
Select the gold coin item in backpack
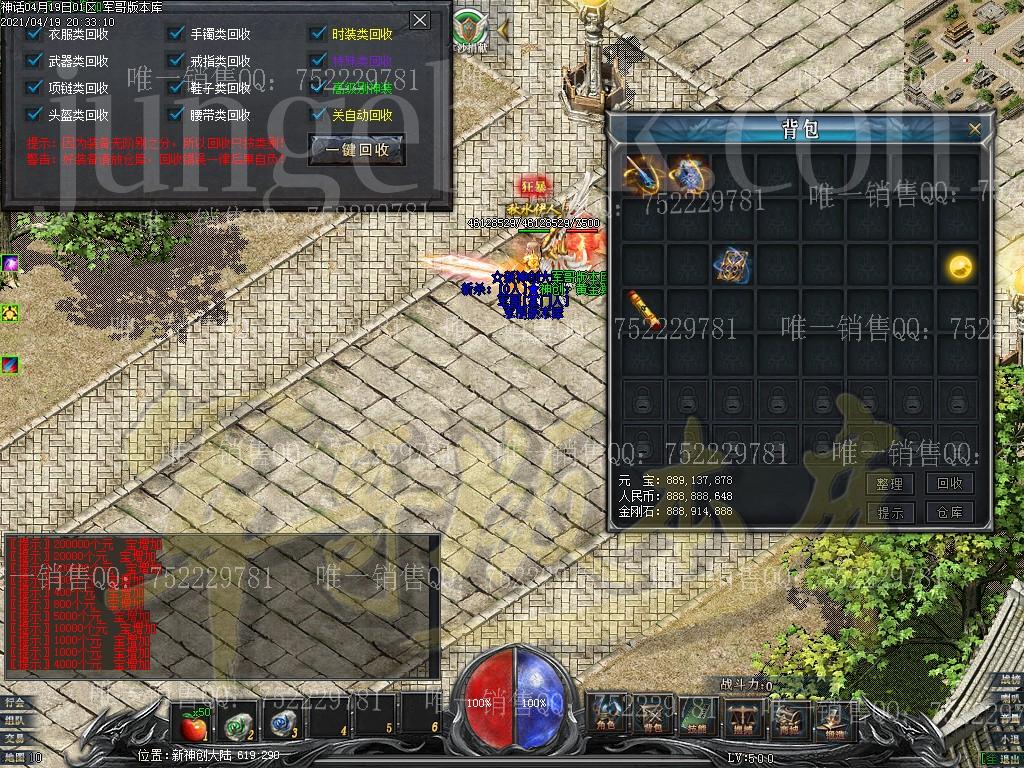[961, 266]
